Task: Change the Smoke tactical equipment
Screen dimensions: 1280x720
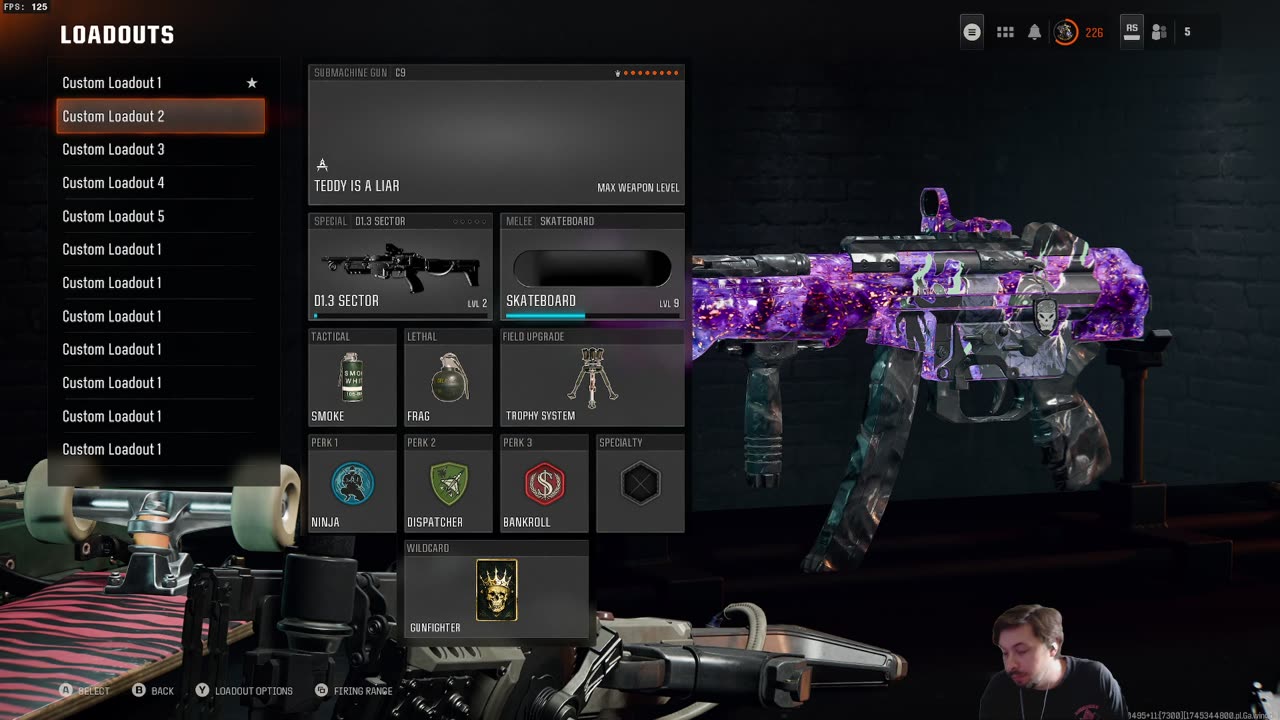Action: [352, 378]
